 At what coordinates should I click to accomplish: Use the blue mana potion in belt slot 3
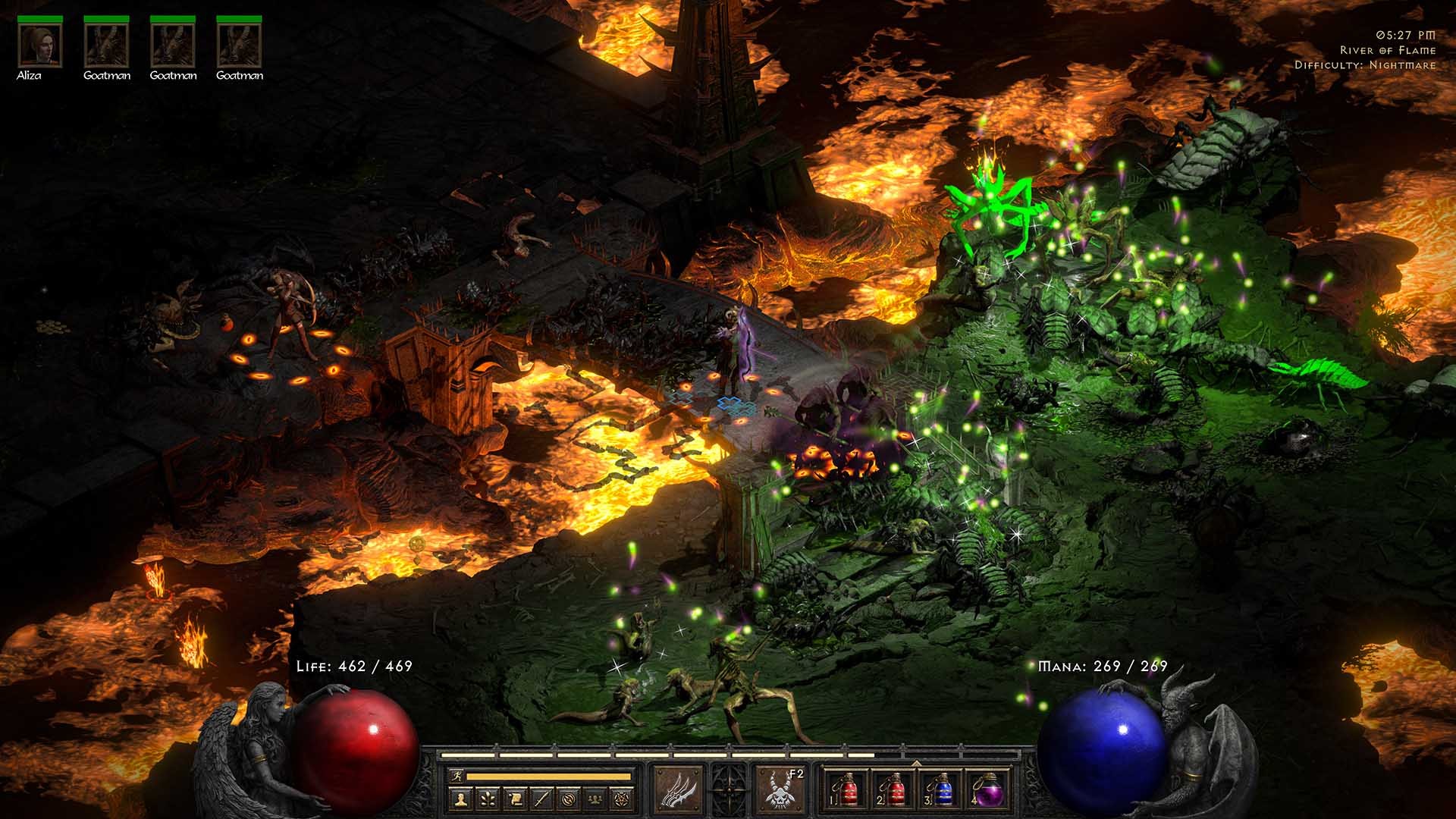point(940,789)
